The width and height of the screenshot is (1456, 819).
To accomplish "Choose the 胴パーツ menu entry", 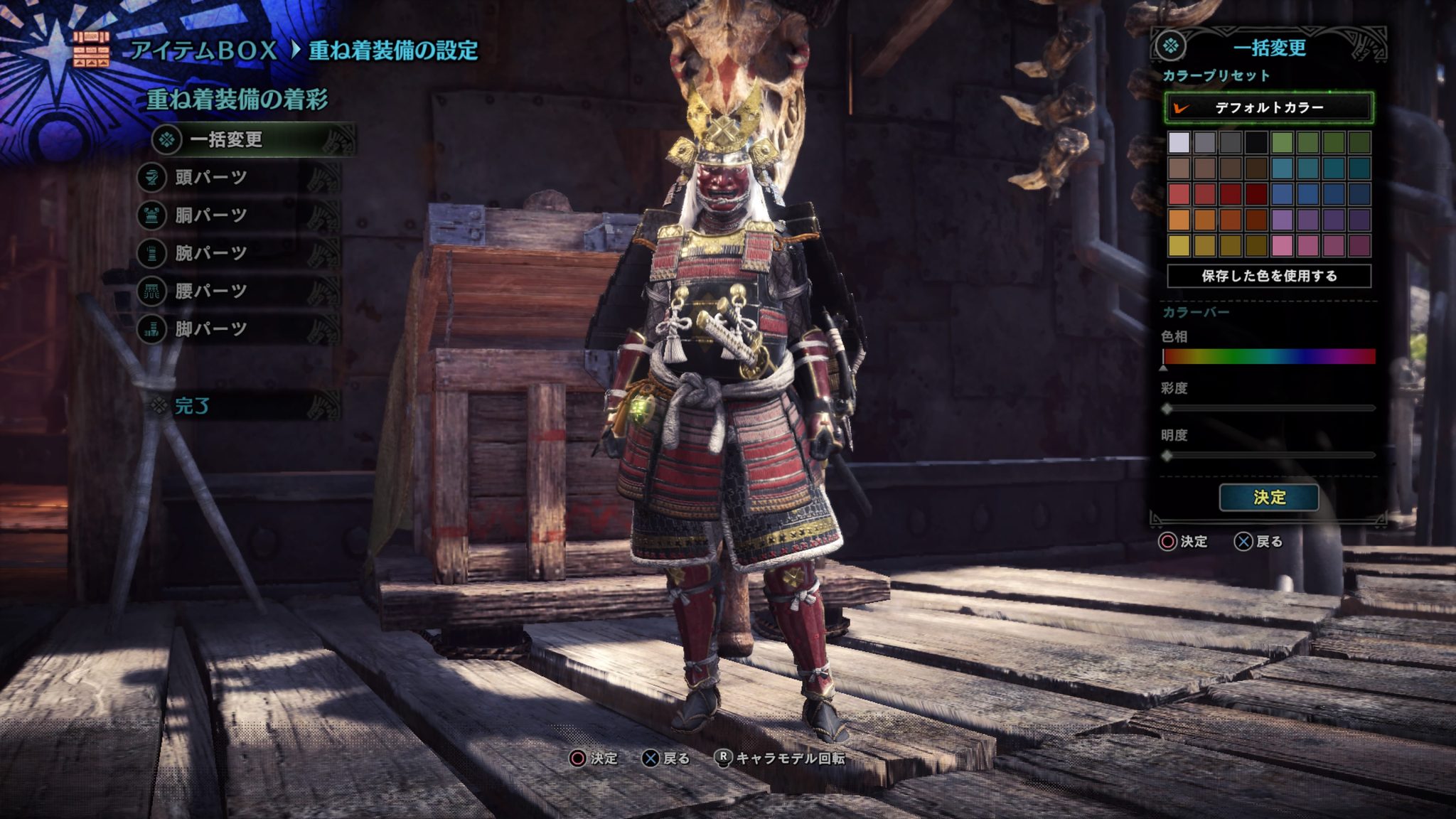I will [211, 215].
